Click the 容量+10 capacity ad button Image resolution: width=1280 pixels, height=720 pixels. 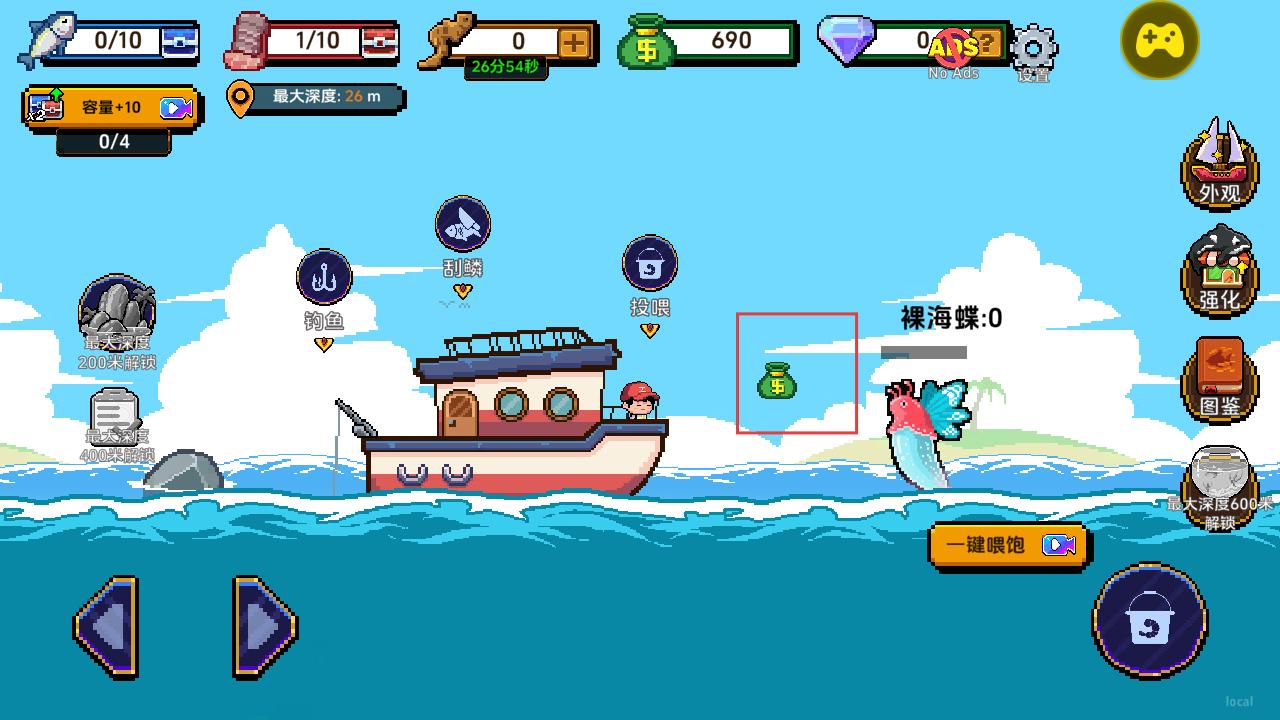[x=112, y=107]
